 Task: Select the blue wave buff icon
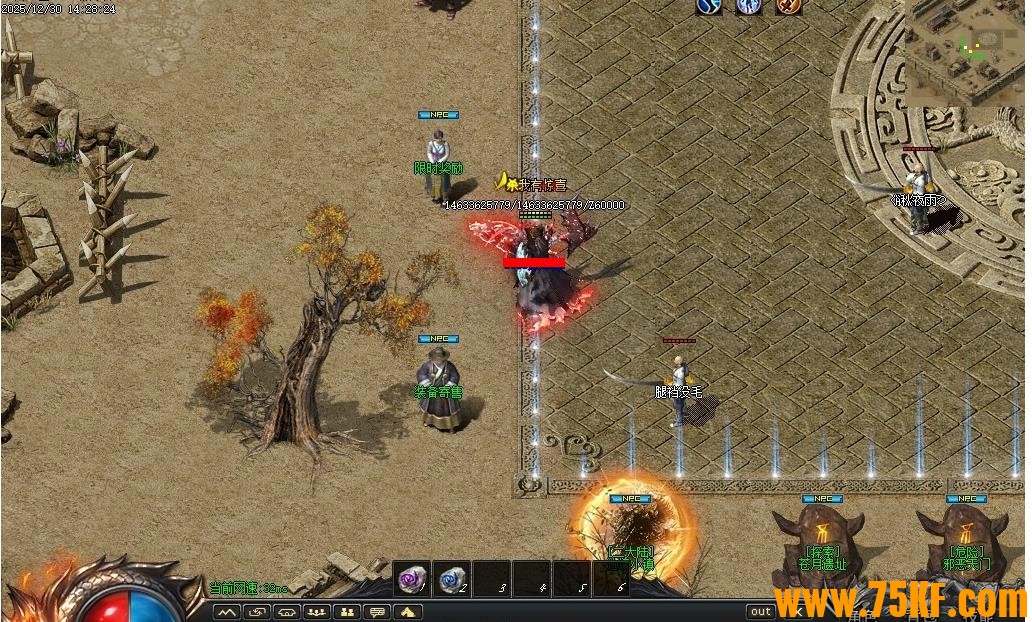709,6
